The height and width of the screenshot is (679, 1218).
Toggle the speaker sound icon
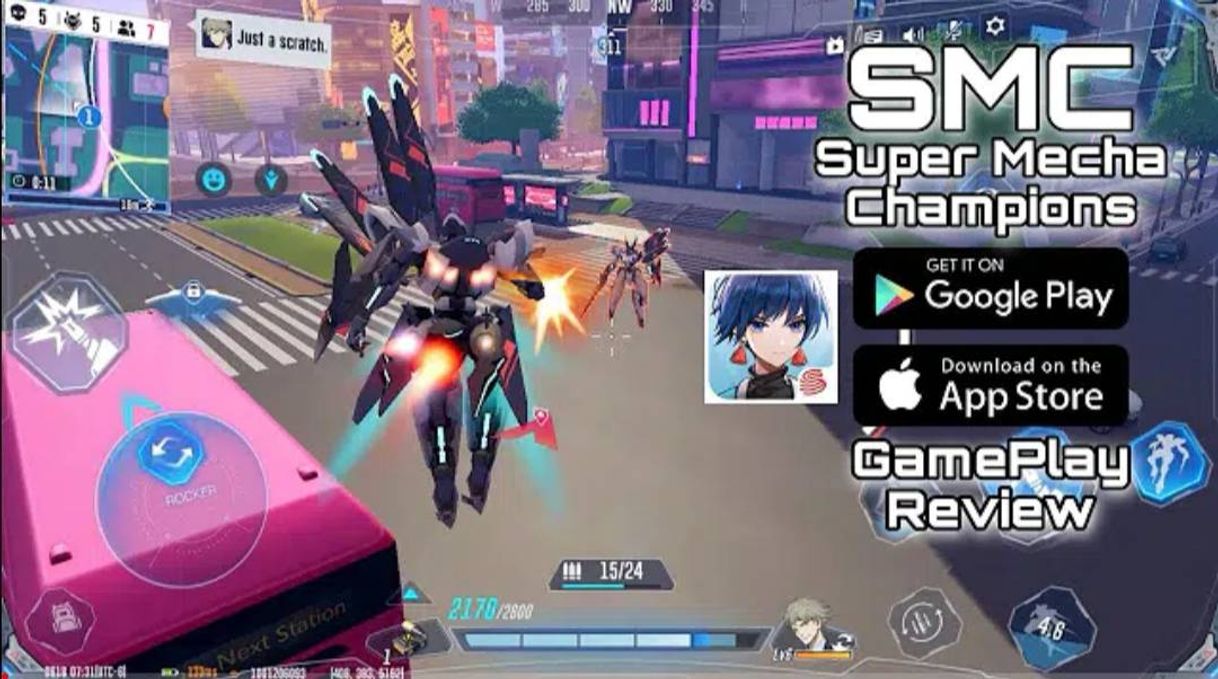click(x=912, y=35)
